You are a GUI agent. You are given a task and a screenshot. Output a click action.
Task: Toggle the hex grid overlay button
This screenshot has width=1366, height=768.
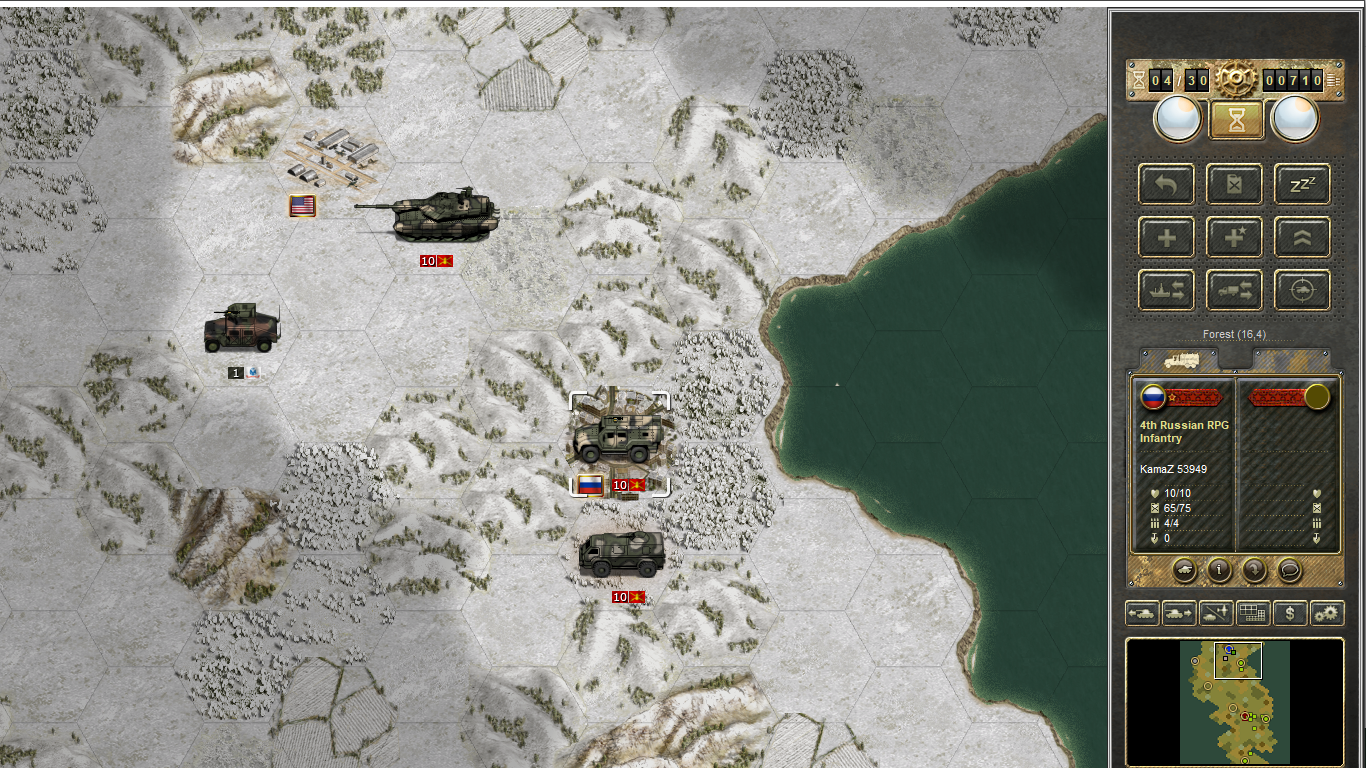(x=1253, y=613)
